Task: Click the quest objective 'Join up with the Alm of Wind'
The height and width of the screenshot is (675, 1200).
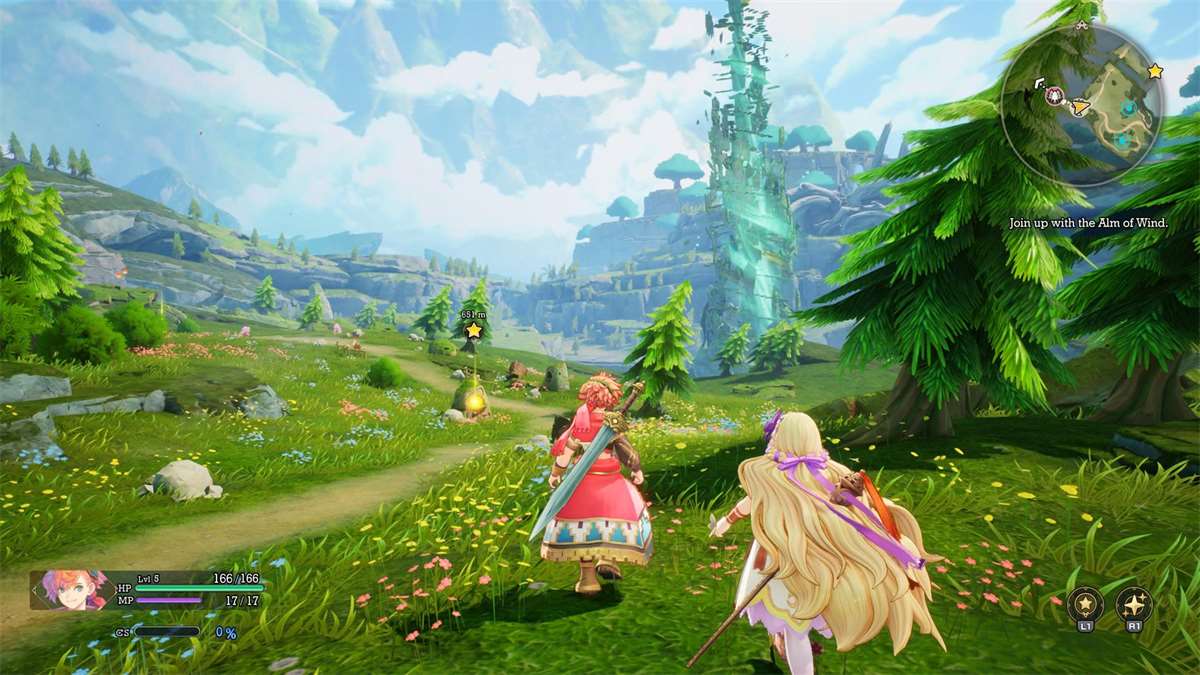Action: 1088,223
